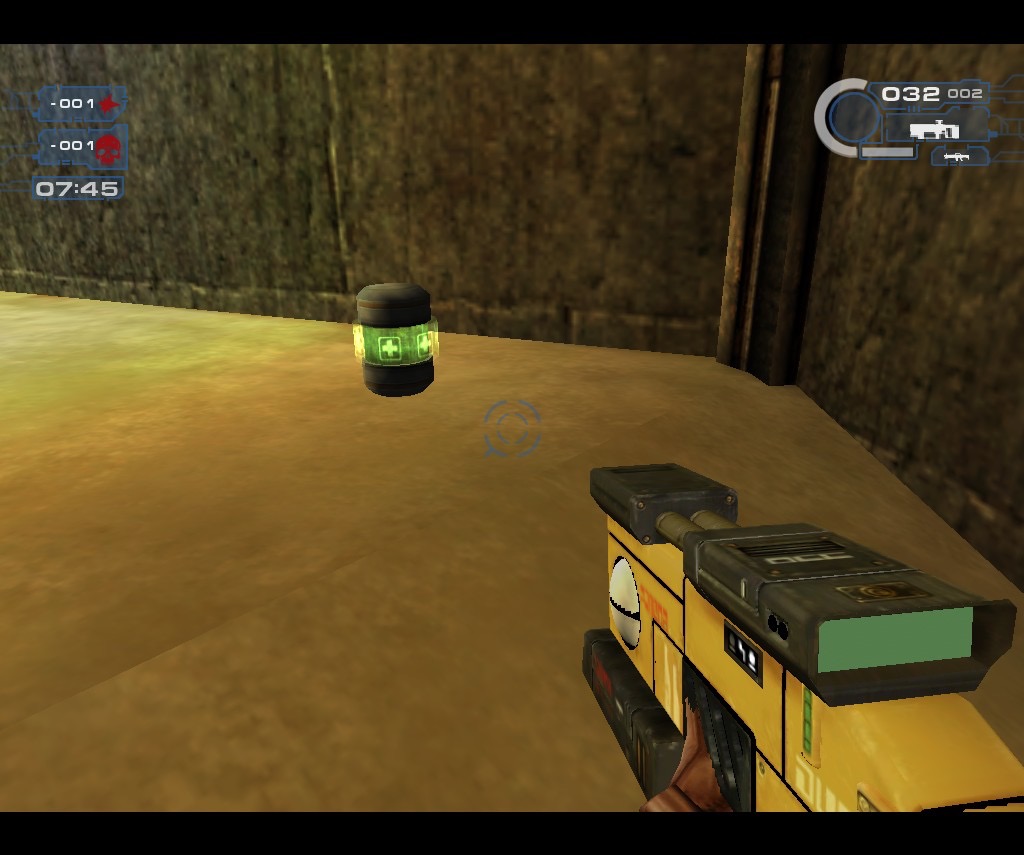
Task: Switch to the small secondary rifle icon
Action: pos(959,156)
